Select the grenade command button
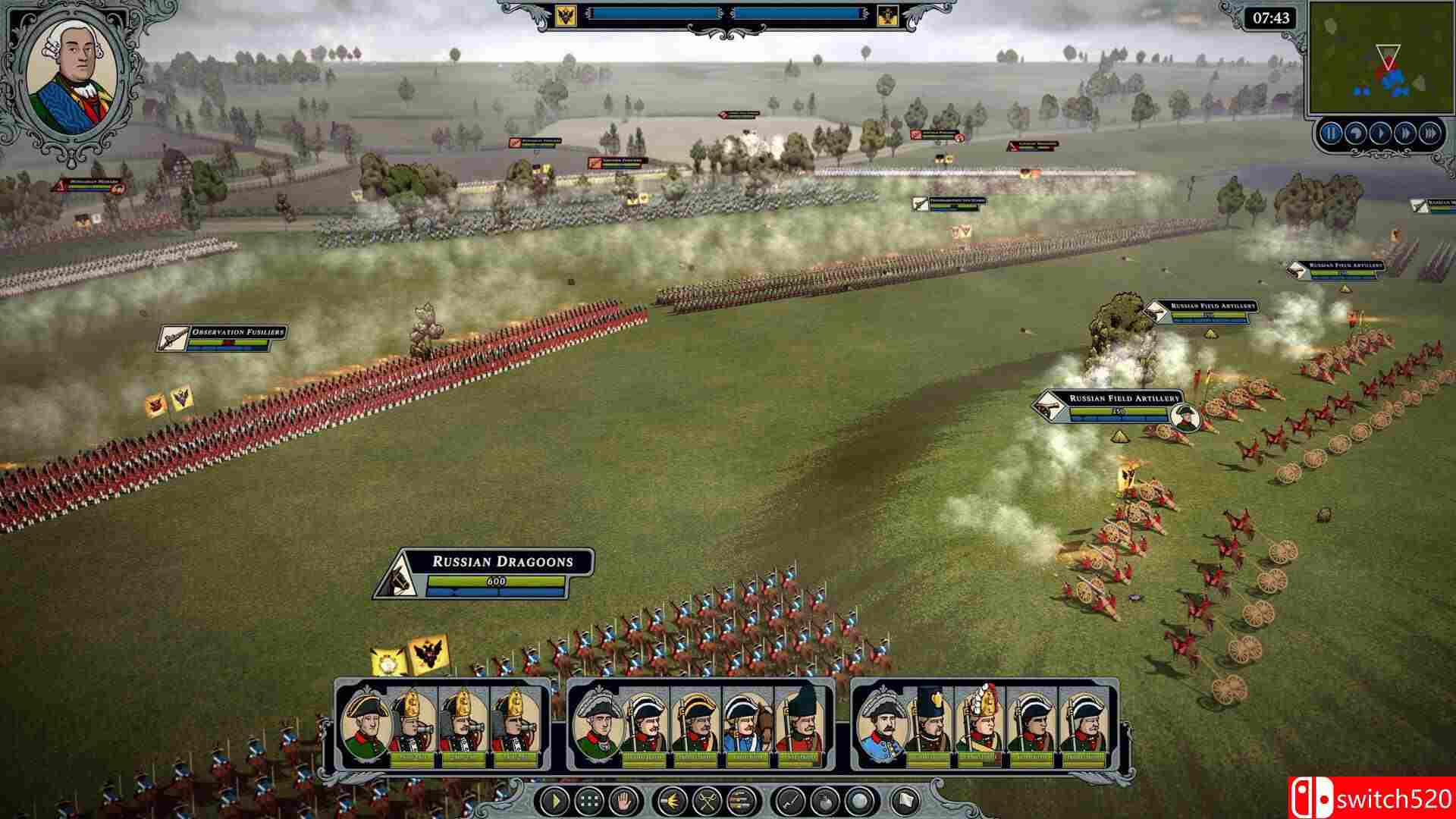Viewport: 1456px width, 819px height. (x=824, y=800)
